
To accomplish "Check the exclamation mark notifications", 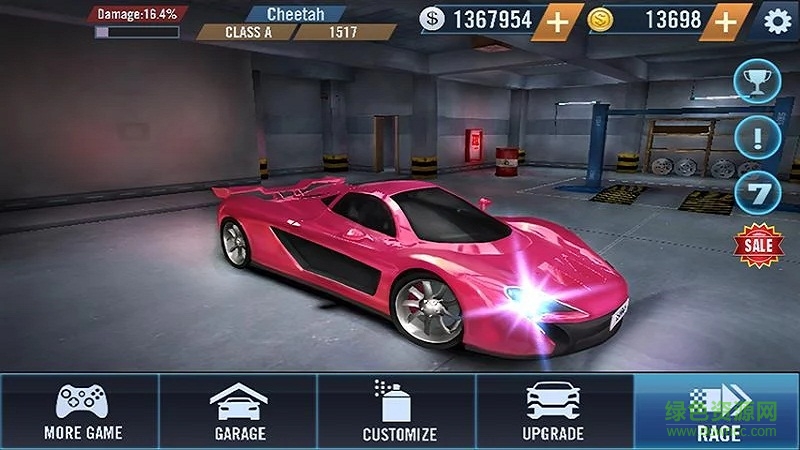I will 757,137.
